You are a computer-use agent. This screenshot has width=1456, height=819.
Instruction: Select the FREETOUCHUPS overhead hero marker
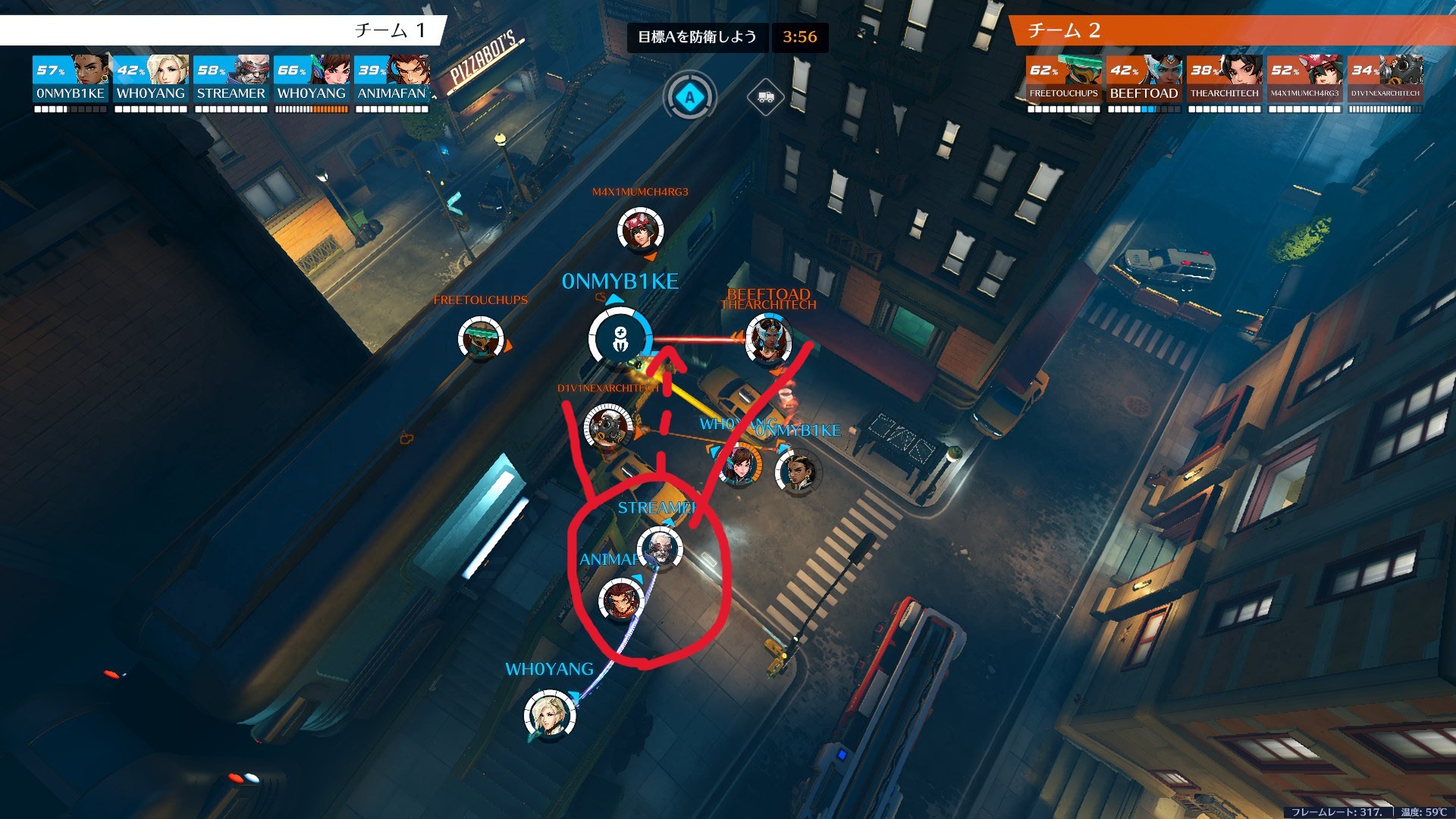tap(481, 339)
